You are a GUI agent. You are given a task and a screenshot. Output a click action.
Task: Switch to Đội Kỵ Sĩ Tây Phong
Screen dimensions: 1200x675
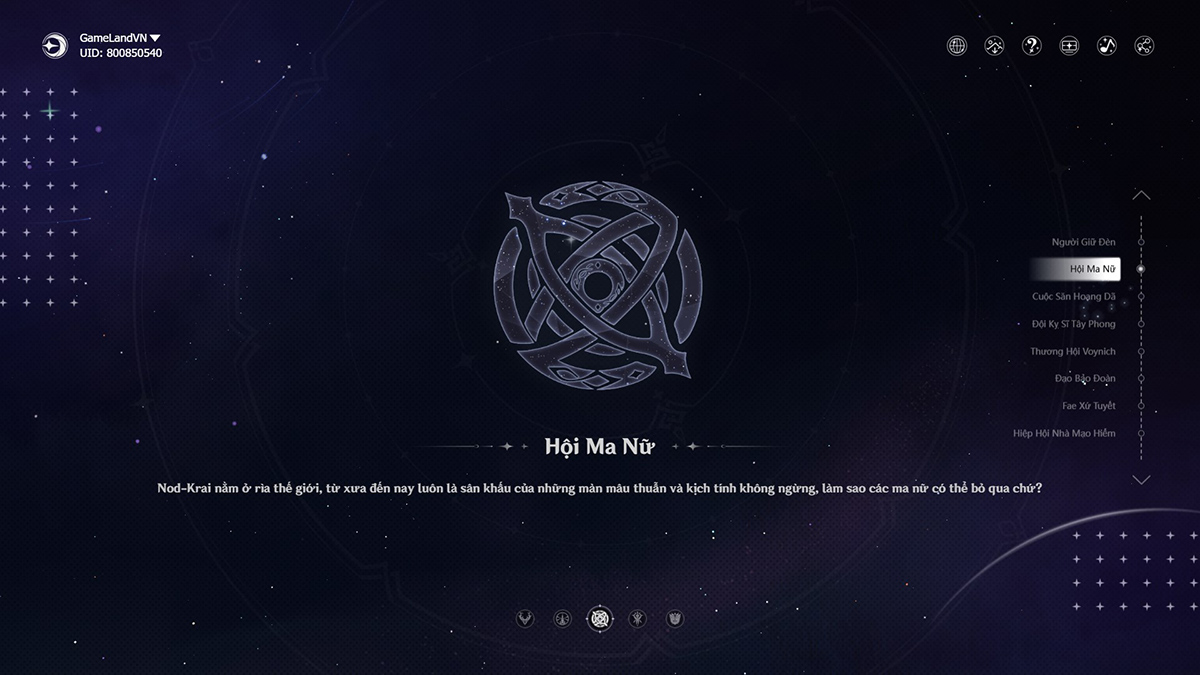click(1073, 324)
